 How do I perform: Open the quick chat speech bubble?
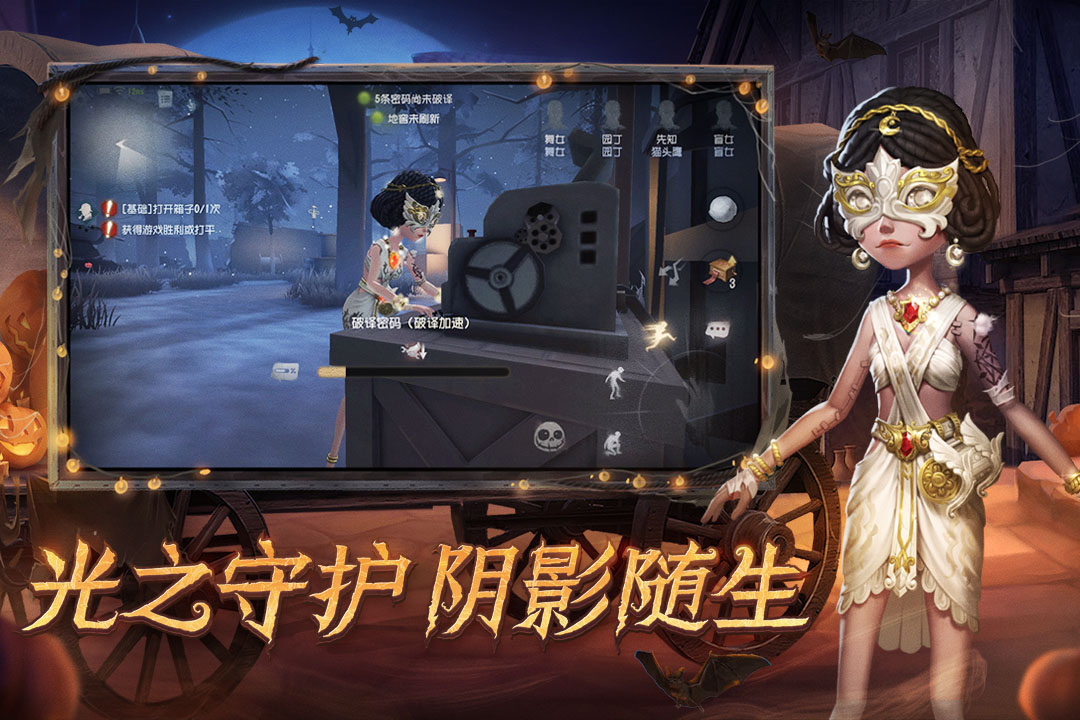click(717, 328)
